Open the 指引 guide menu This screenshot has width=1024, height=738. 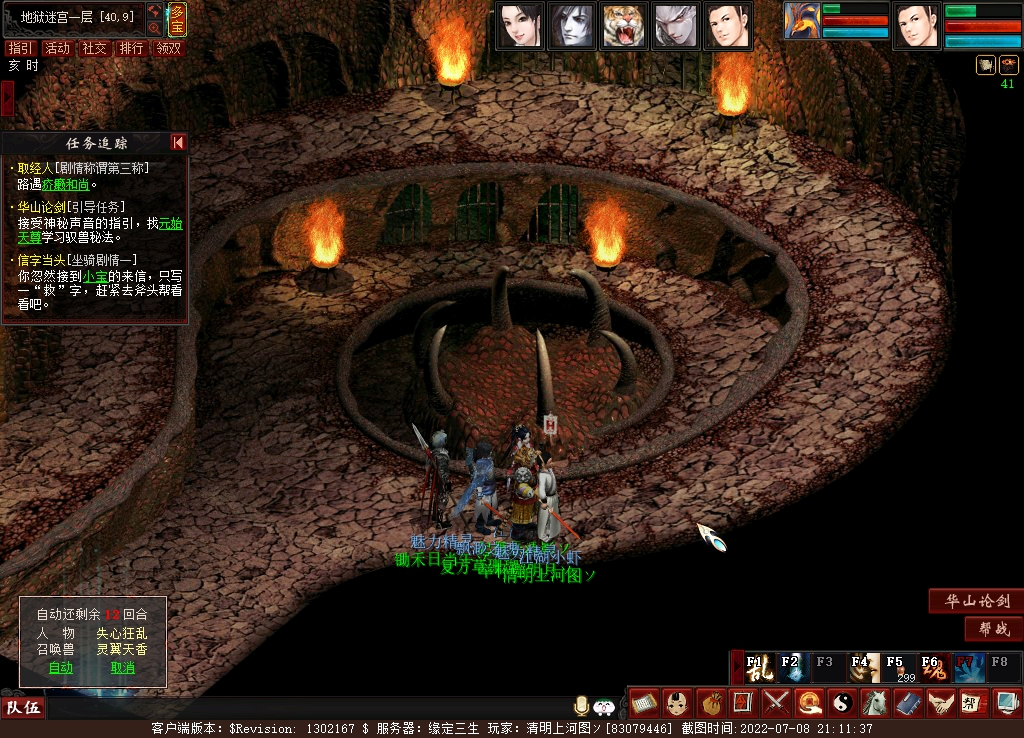(19, 48)
